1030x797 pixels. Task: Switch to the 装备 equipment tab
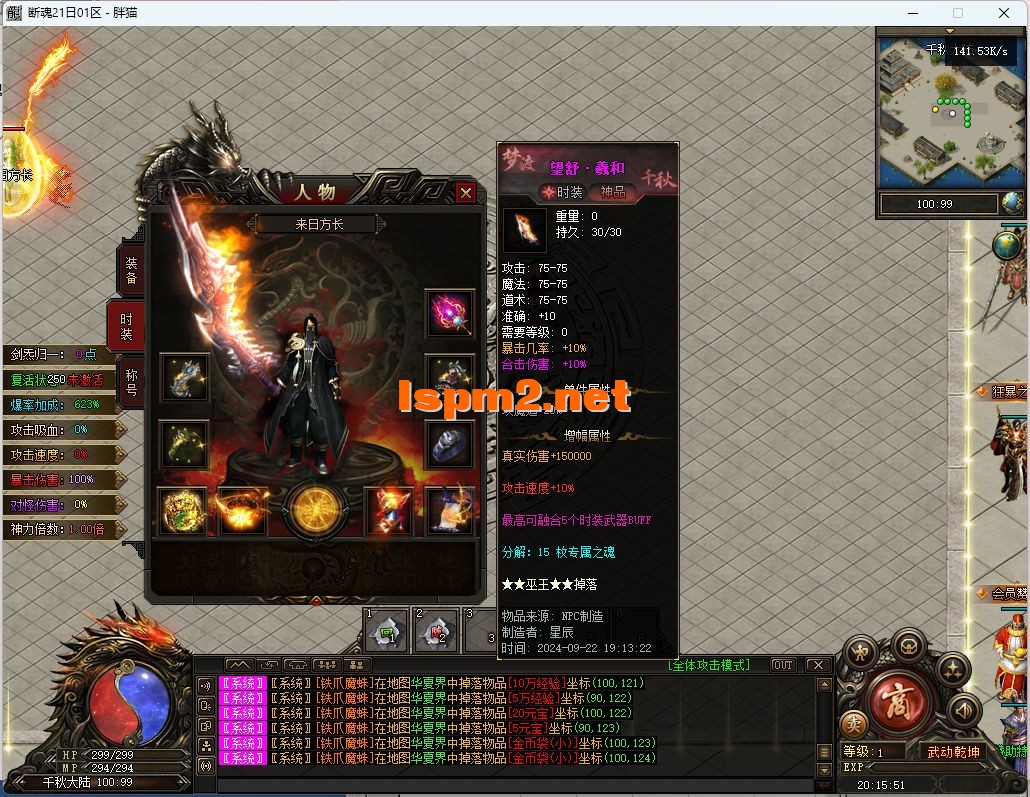point(130,270)
